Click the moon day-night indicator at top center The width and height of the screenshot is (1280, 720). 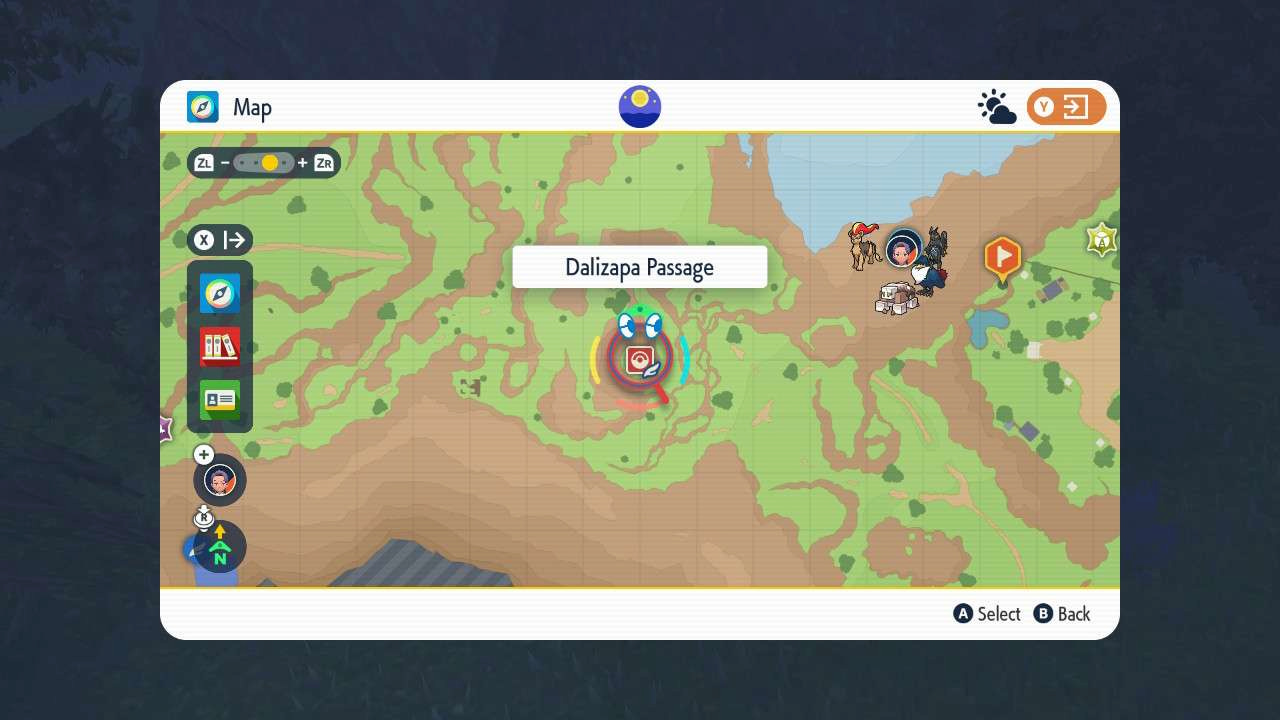(639, 106)
